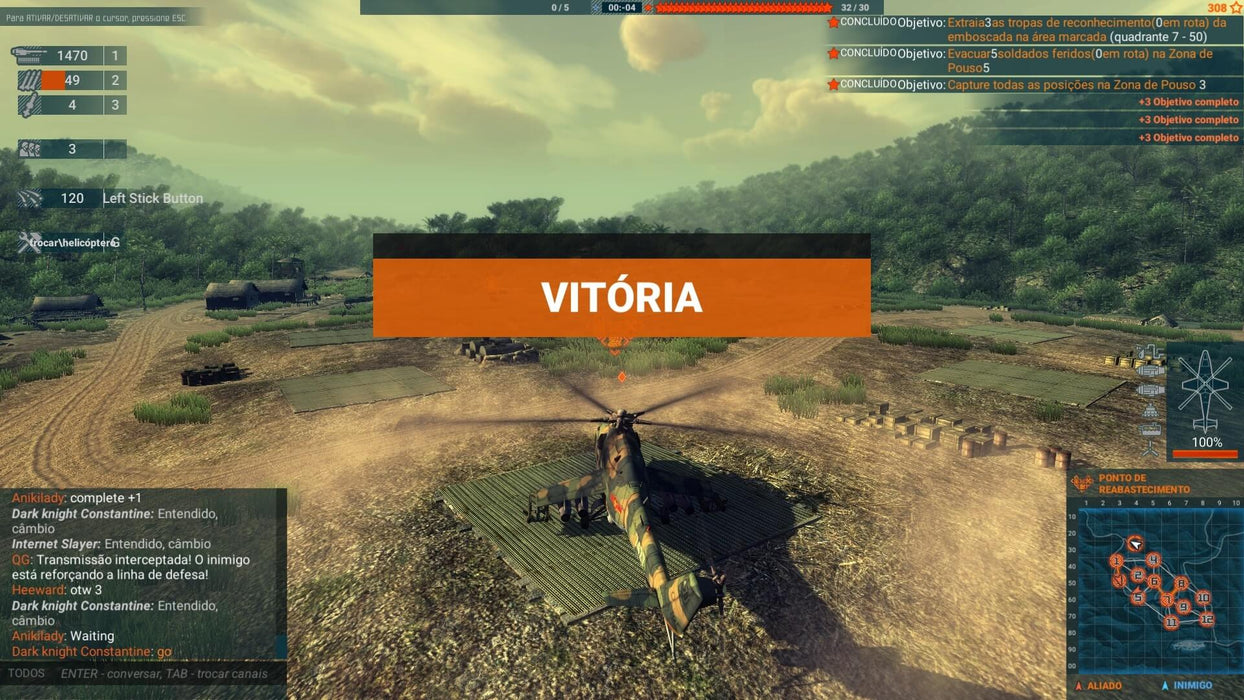Click the troop passengers icon
The width and height of the screenshot is (1244, 700).
(x=30, y=149)
